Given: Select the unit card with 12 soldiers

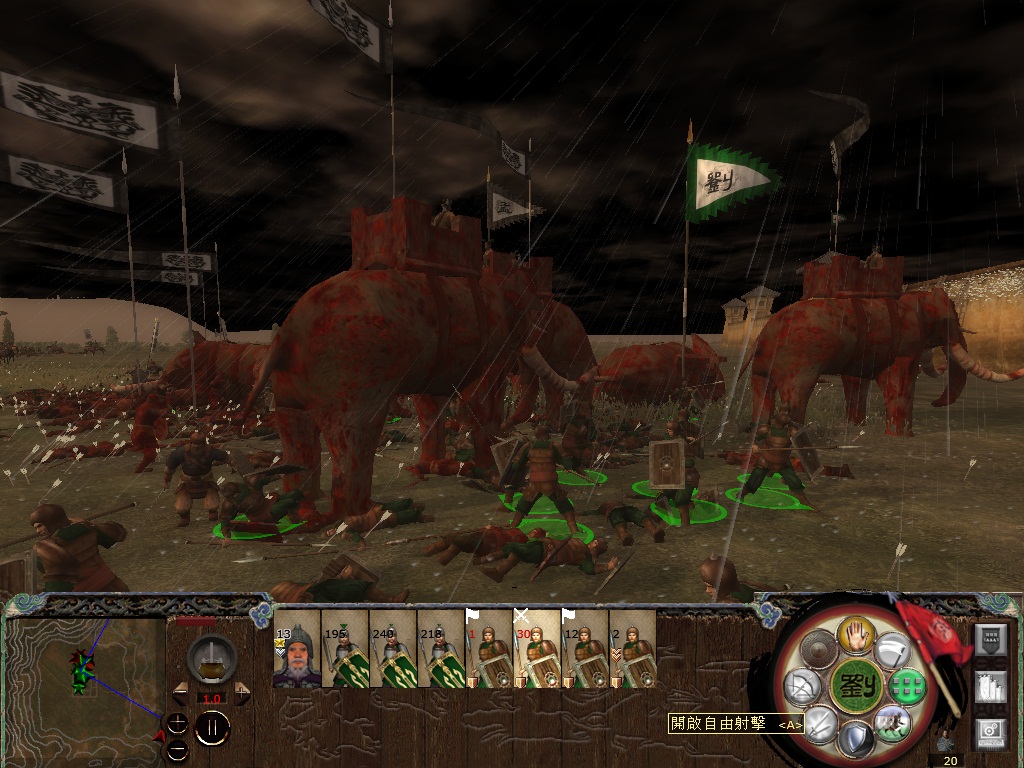Looking at the screenshot, I should pos(585,649).
